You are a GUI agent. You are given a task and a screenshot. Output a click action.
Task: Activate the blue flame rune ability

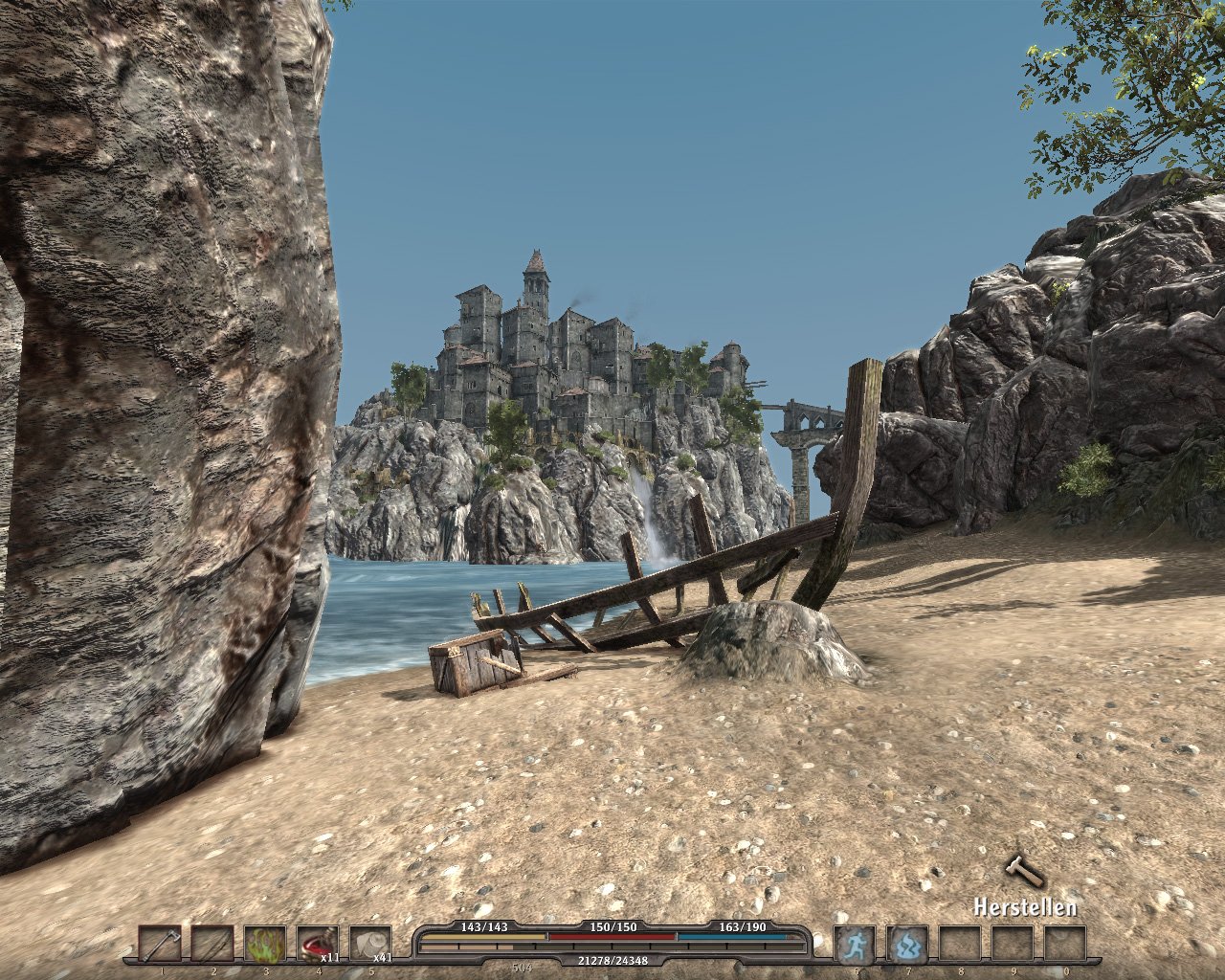[907, 945]
